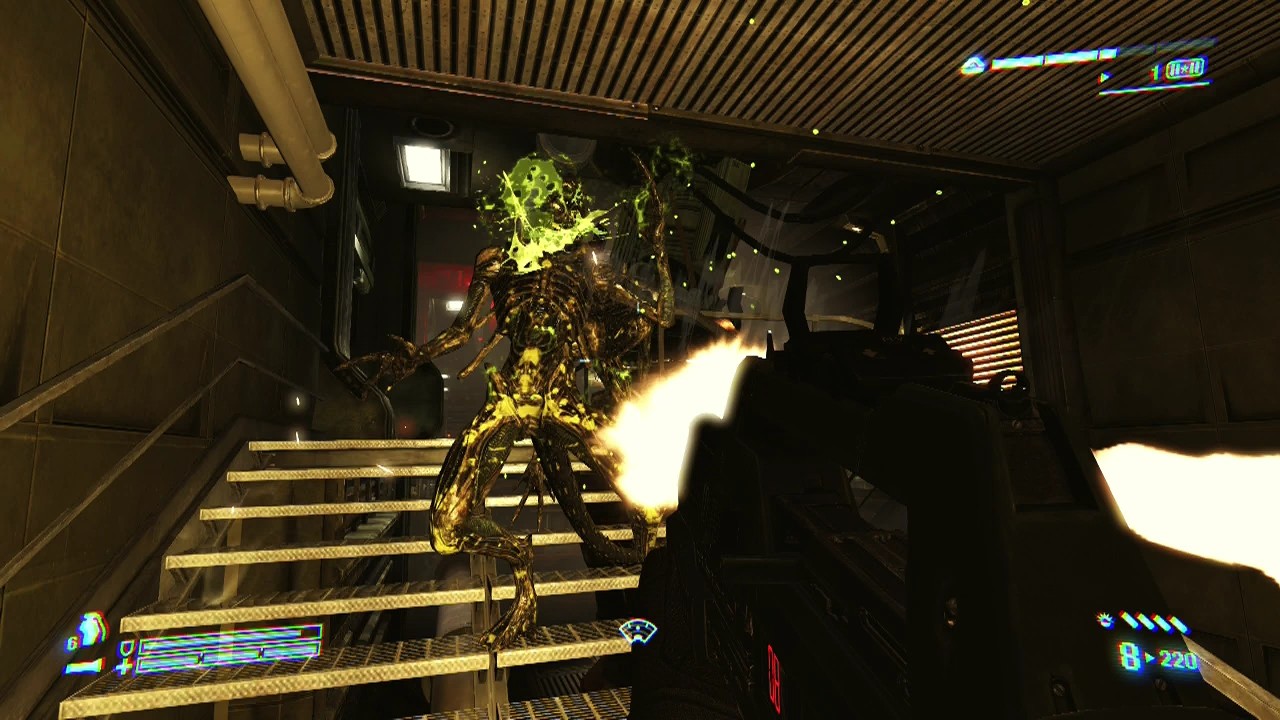1280x720 pixels.
Task: Click the triangular objective marker icon
Action: (973, 66)
